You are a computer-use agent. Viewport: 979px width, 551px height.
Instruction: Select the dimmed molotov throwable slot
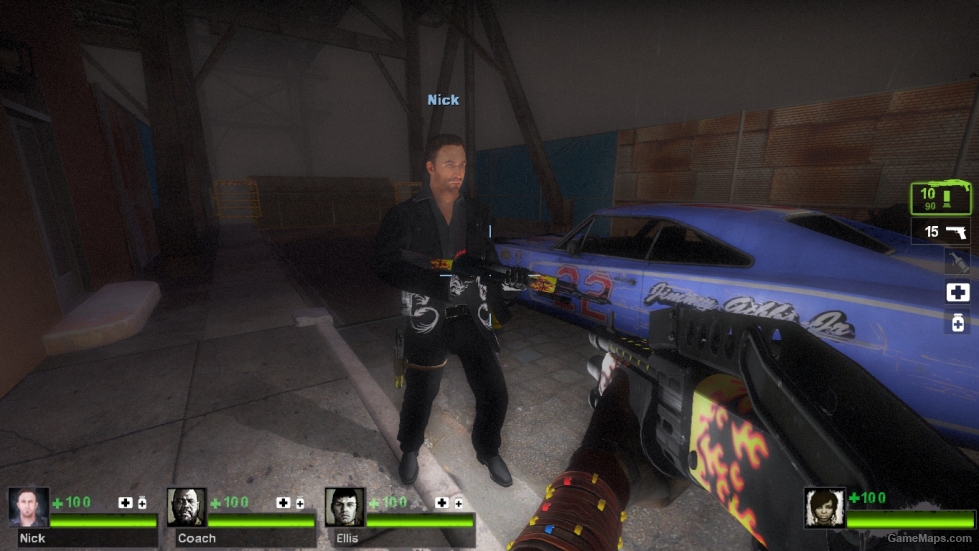coord(957,261)
